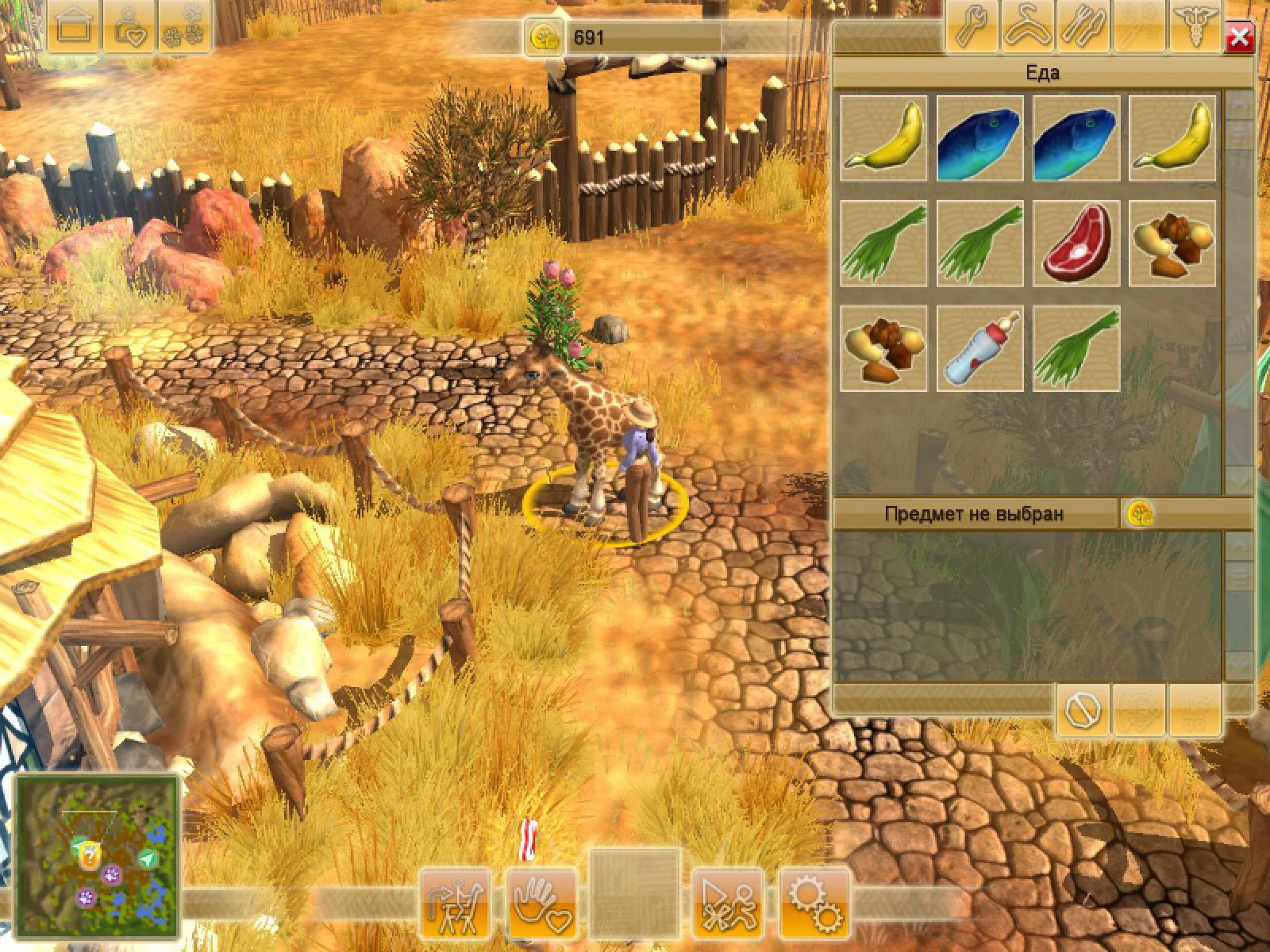Pick the baby milk bottle item
The width and height of the screenshot is (1270, 952).
click(979, 348)
